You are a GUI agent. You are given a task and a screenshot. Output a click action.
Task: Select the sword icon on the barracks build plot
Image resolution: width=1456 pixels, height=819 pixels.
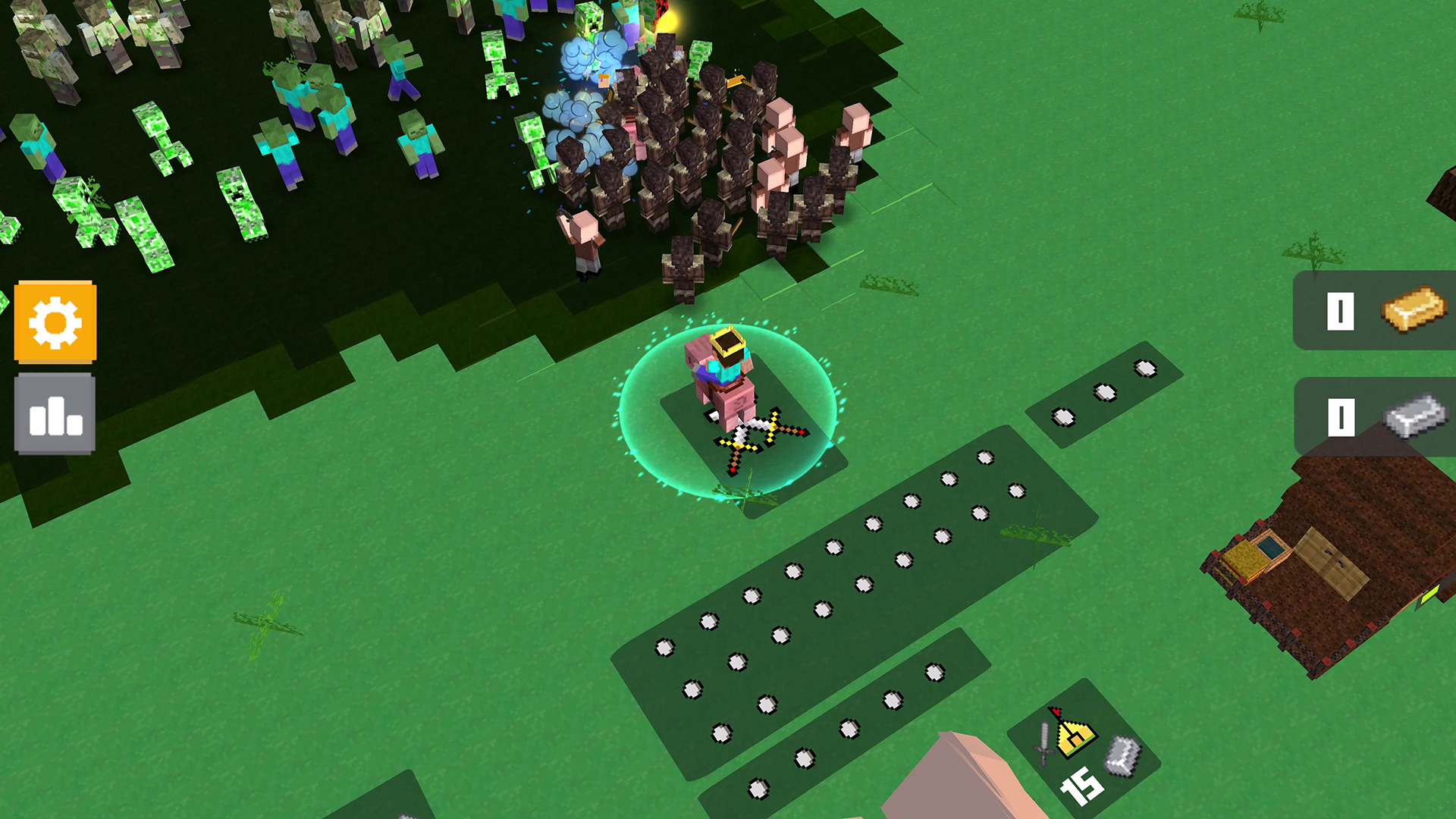(1043, 742)
